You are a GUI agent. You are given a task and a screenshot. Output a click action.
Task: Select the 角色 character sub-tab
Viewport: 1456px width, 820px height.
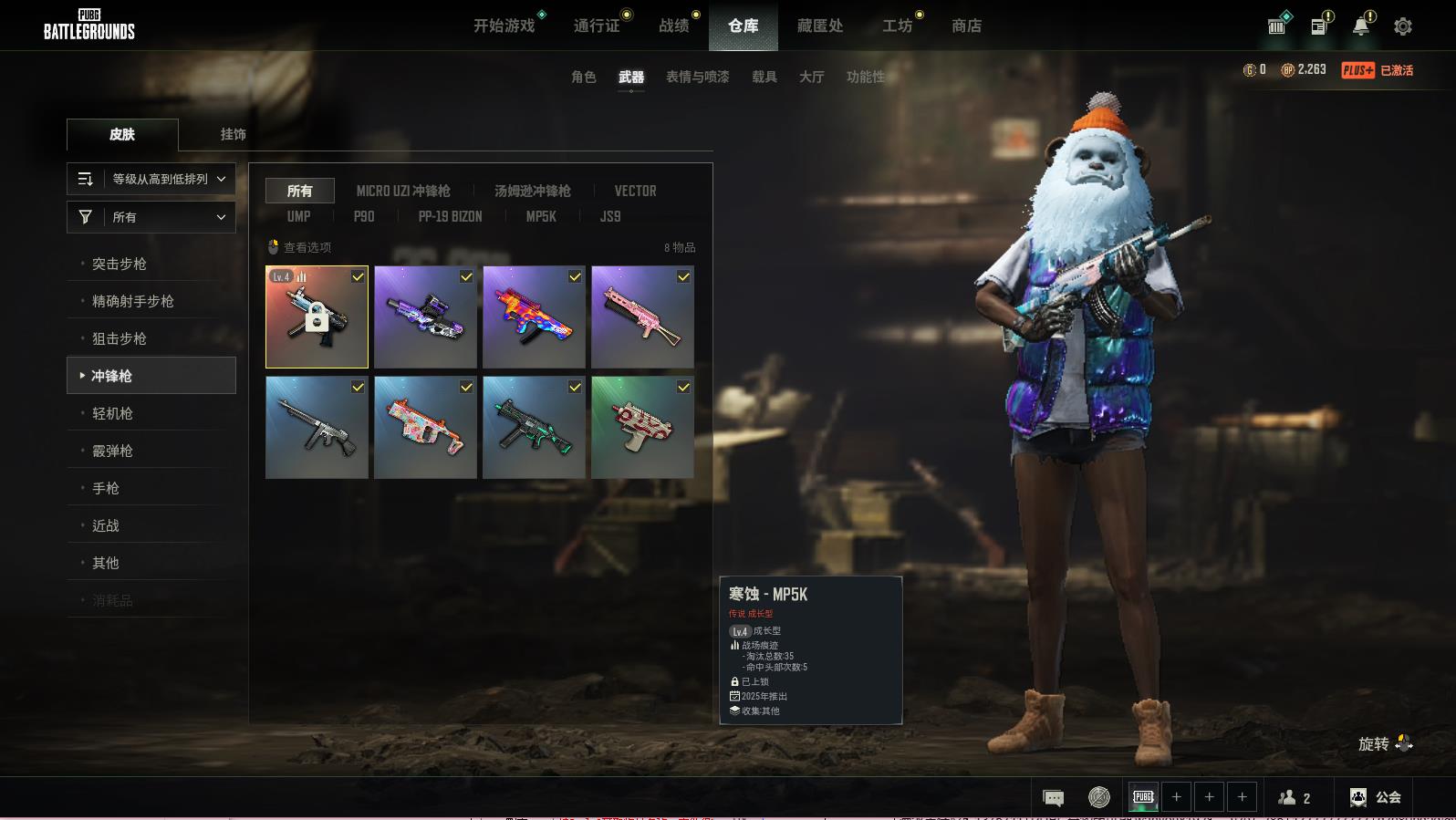tap(583, 77)
